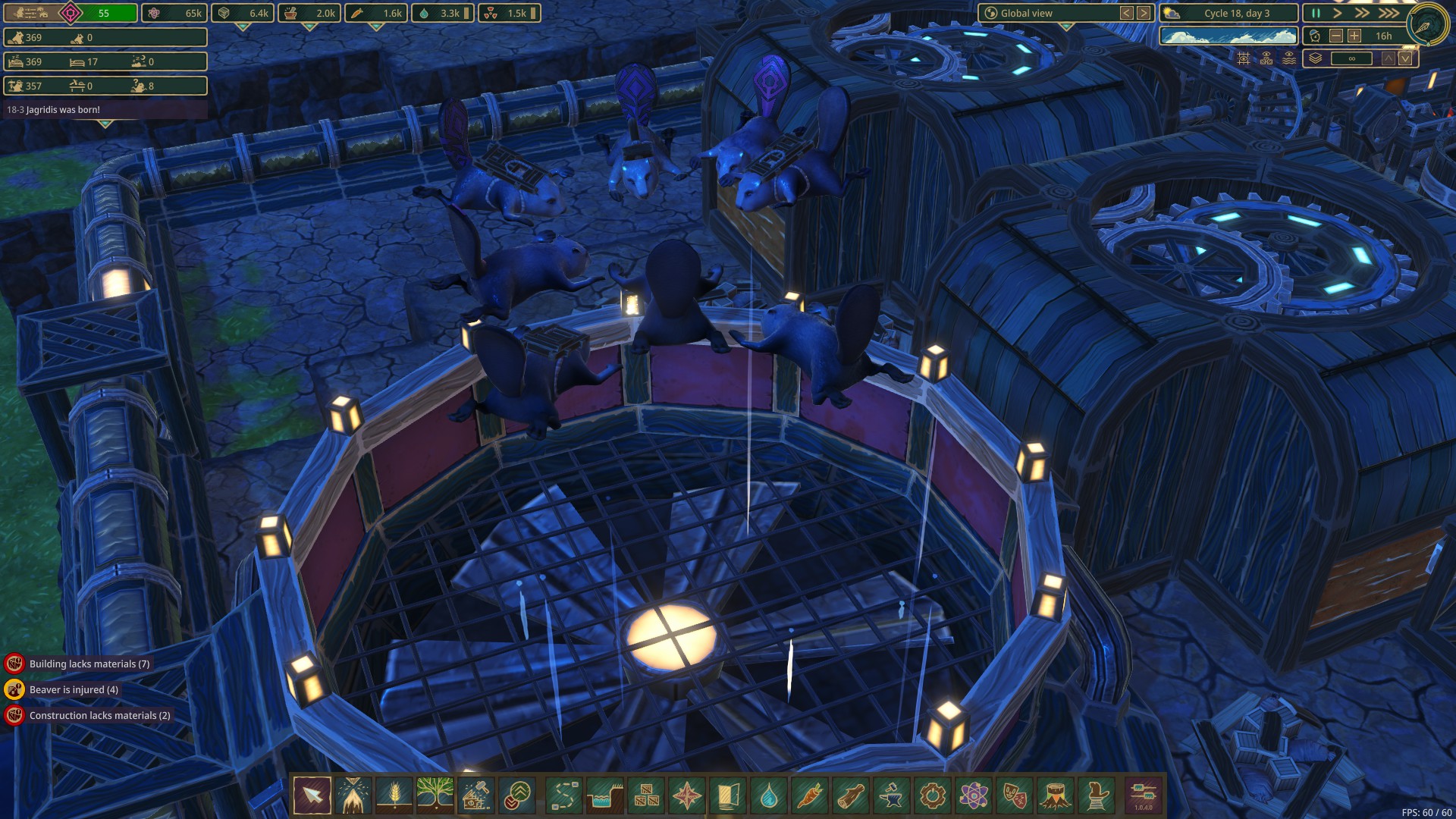Open the power gear building category
1456x819 pixels.
click(933, 795)
